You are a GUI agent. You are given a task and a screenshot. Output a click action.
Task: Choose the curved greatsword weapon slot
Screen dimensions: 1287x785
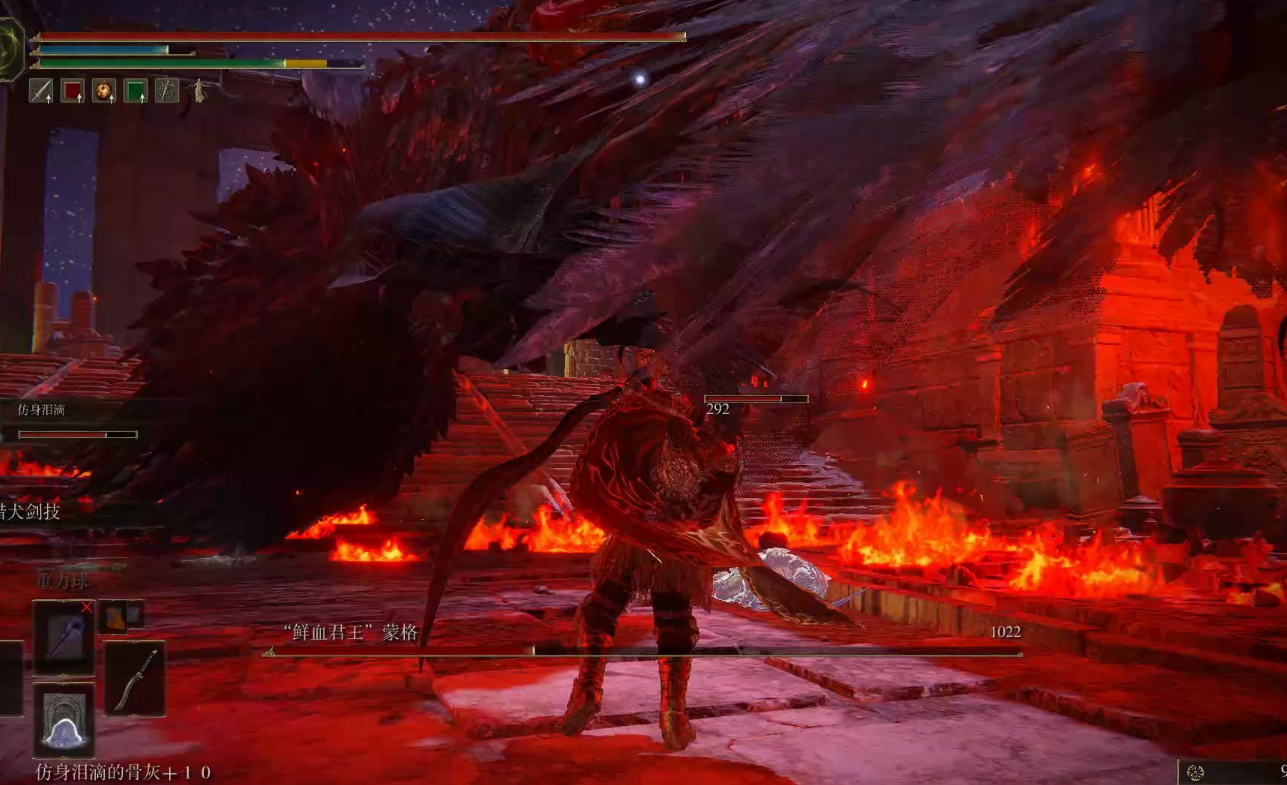[x=135, y=679]
